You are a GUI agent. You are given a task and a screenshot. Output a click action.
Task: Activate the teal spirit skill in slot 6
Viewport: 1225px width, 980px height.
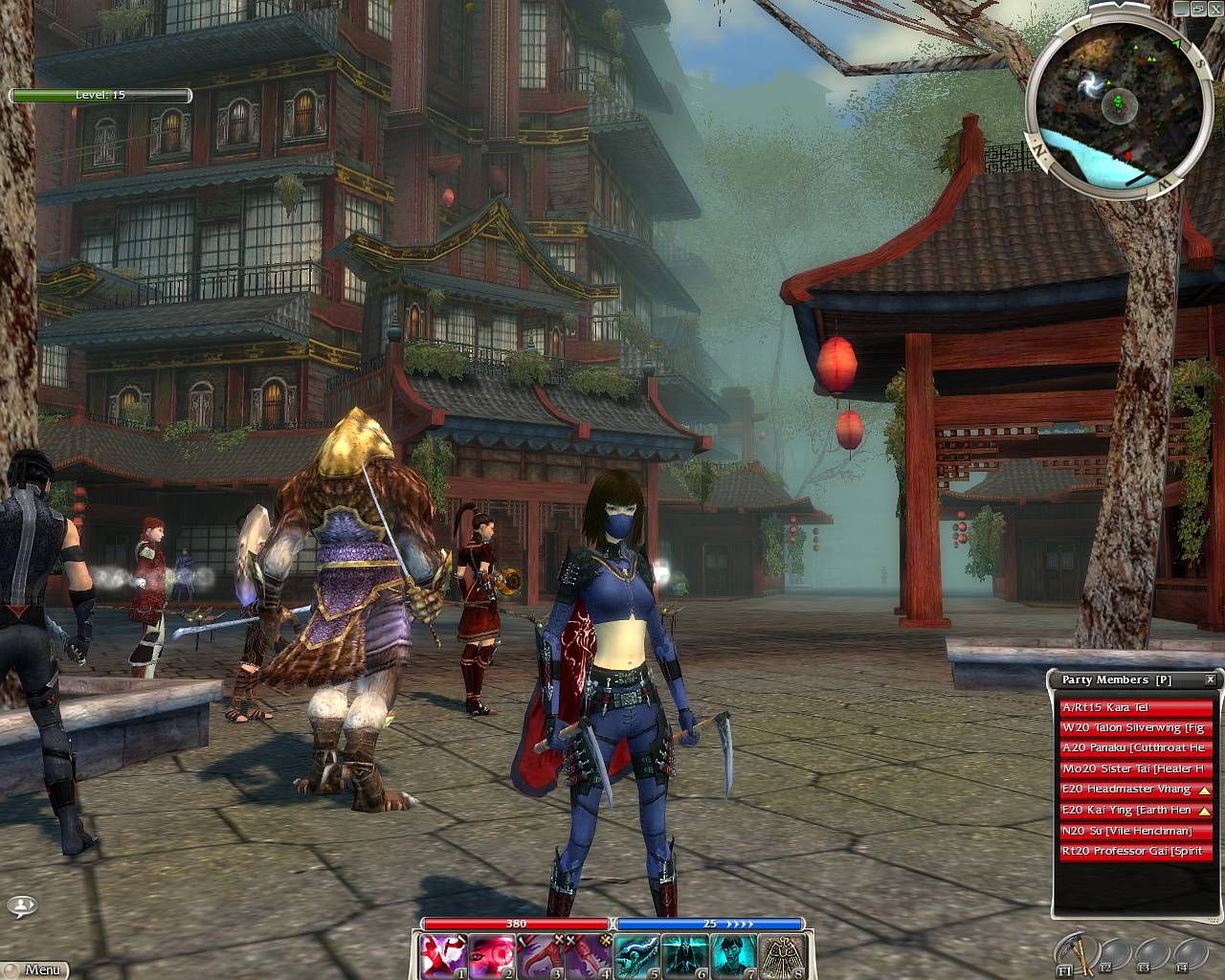(x=685, y=956)
